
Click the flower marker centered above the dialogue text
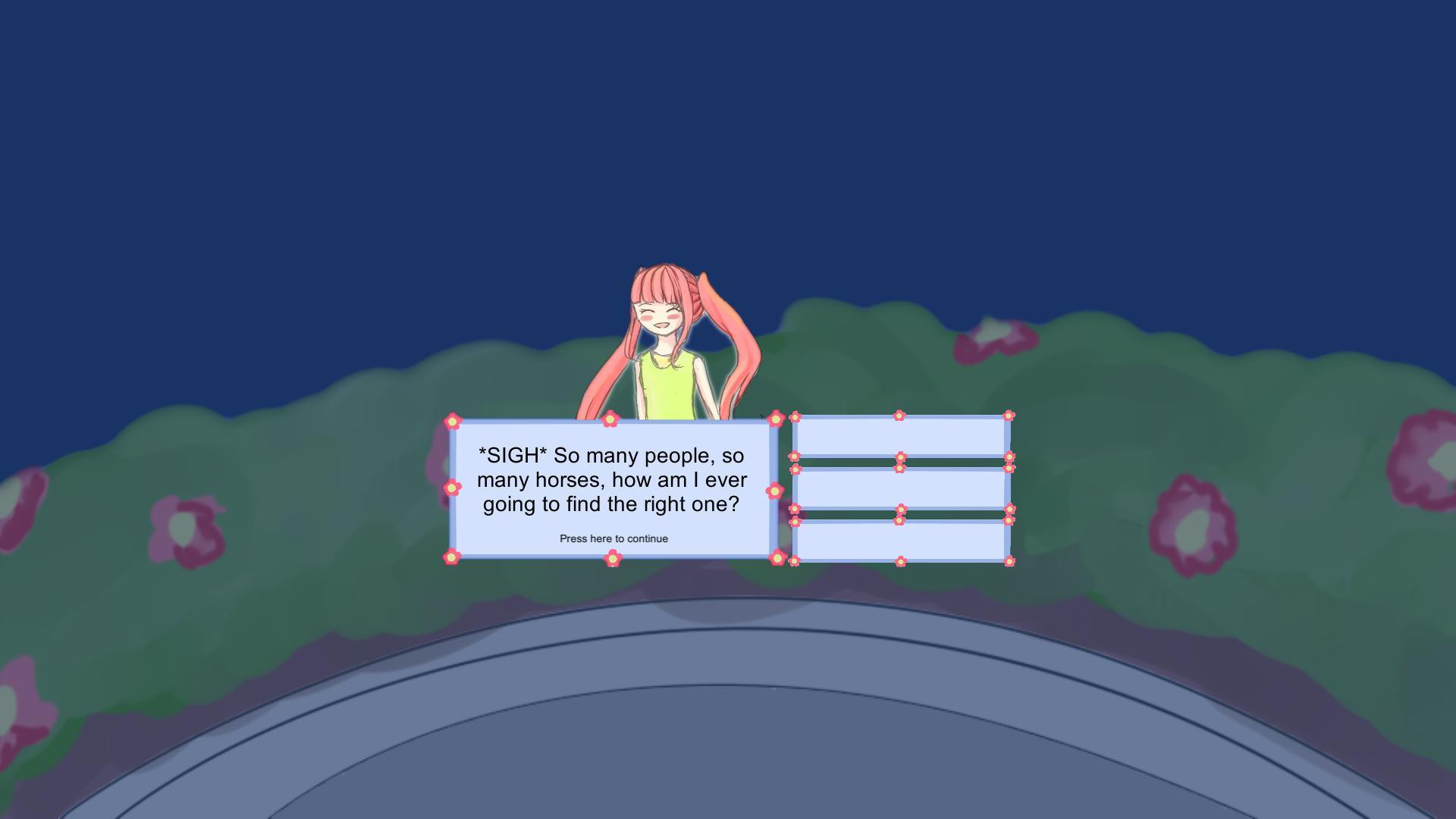click(x=610, y=418)
